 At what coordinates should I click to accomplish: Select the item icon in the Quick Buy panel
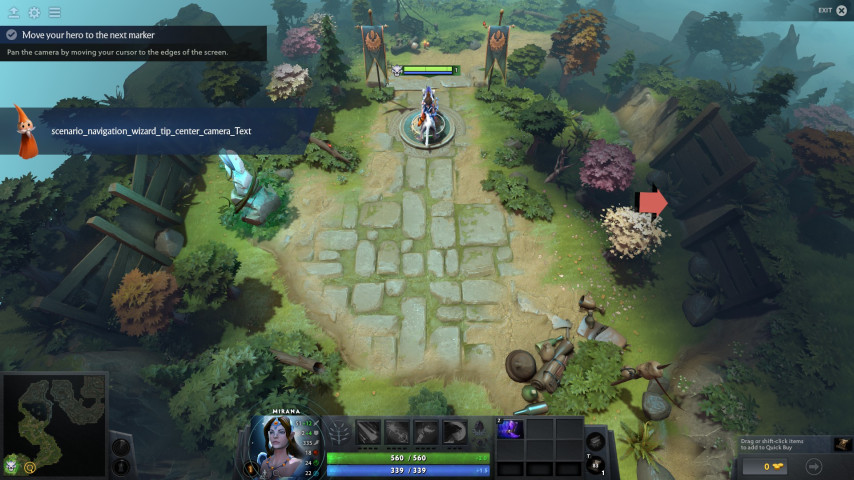[x=842, y=444]
